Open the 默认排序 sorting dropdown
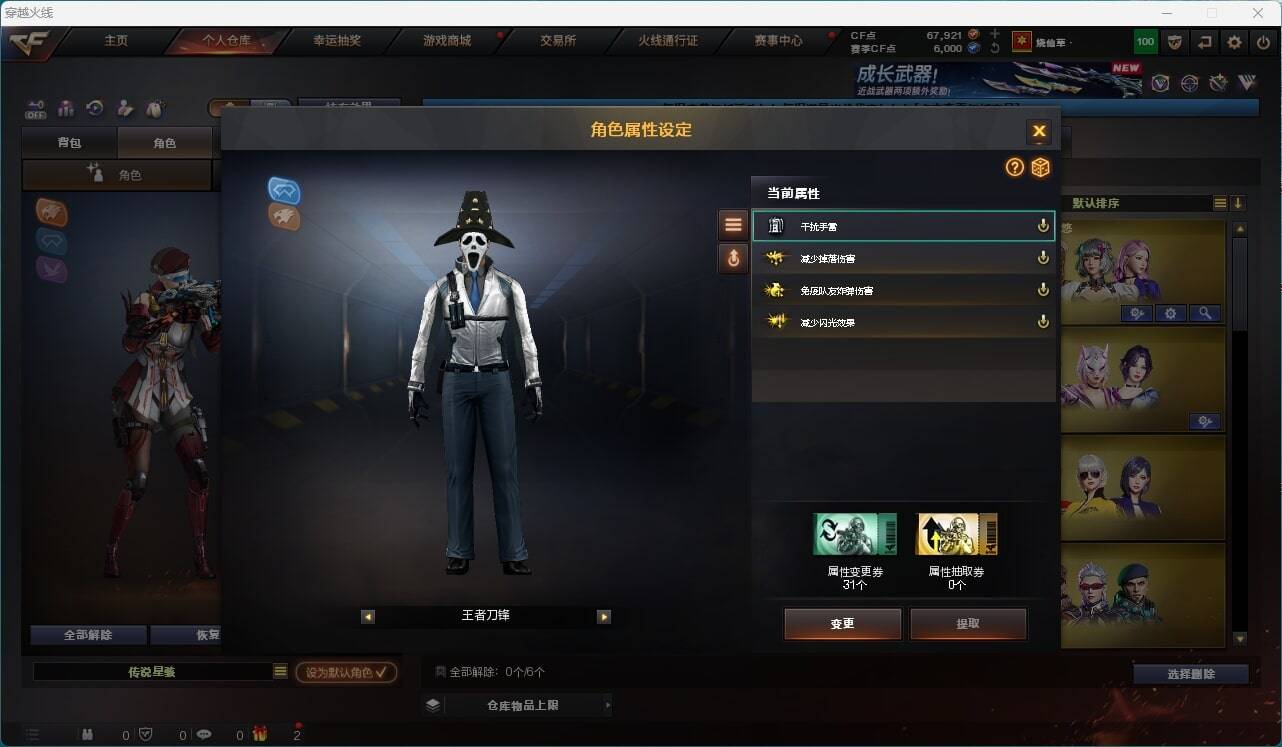The height and width of the screenshot is (747, 1282). 1220,202
